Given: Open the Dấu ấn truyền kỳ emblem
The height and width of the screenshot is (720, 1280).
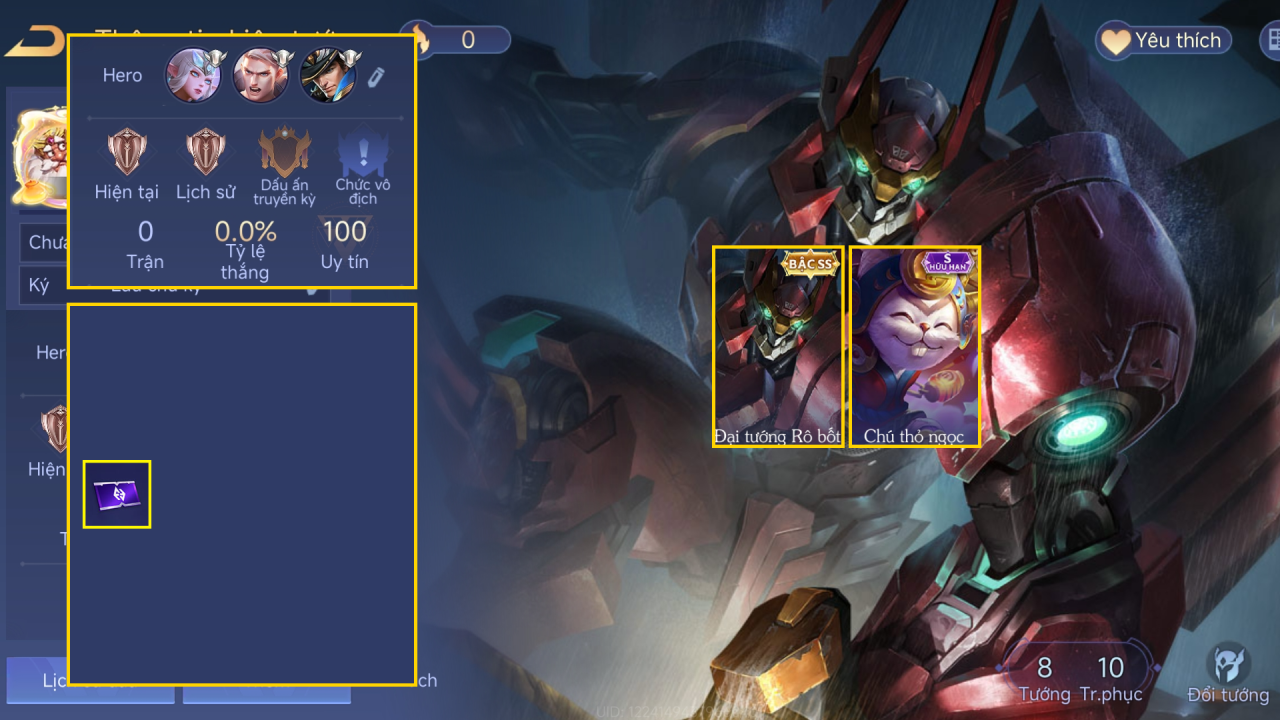Looking at the screenshot, I should pos(284,153).
